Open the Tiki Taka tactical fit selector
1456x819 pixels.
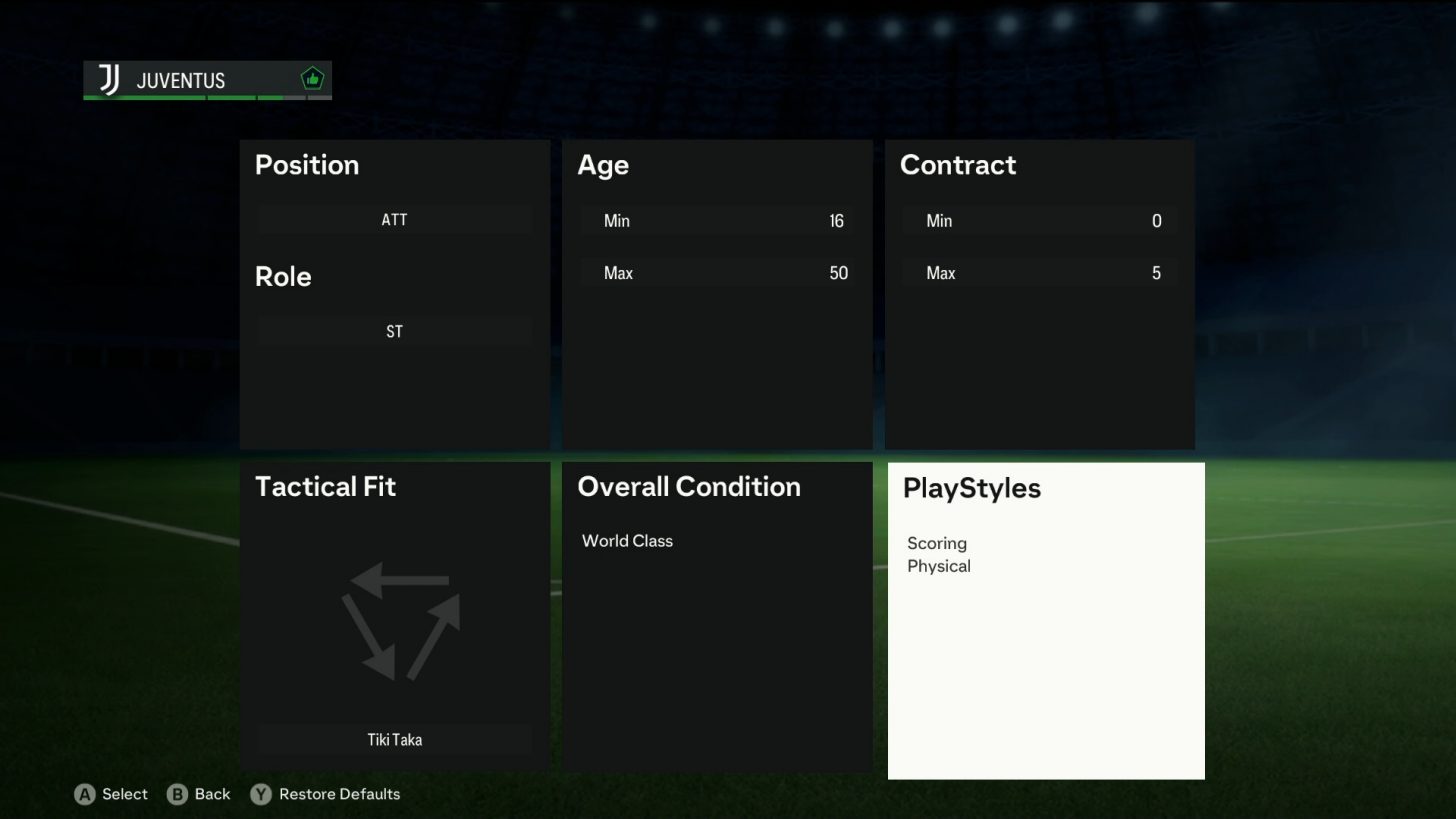(x=393, y=739)
